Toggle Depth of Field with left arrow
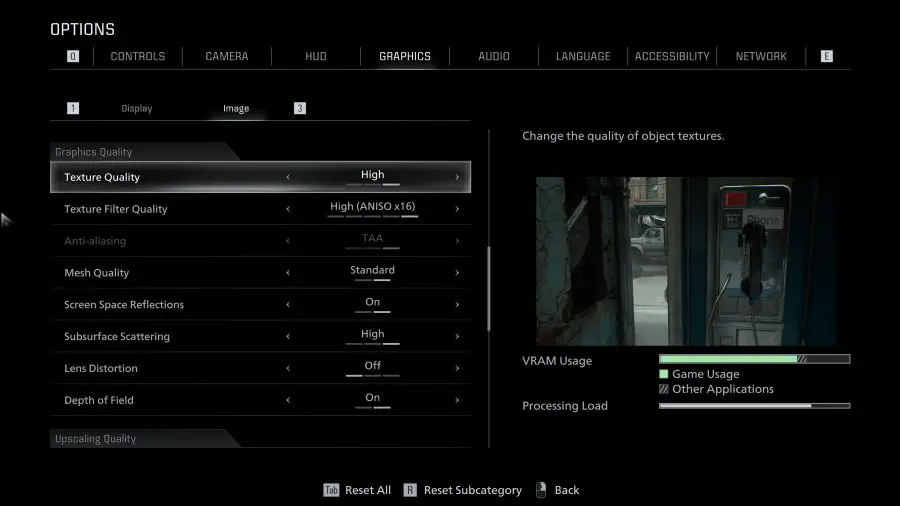Screen dimensions: 900x506 click(288, 401)
